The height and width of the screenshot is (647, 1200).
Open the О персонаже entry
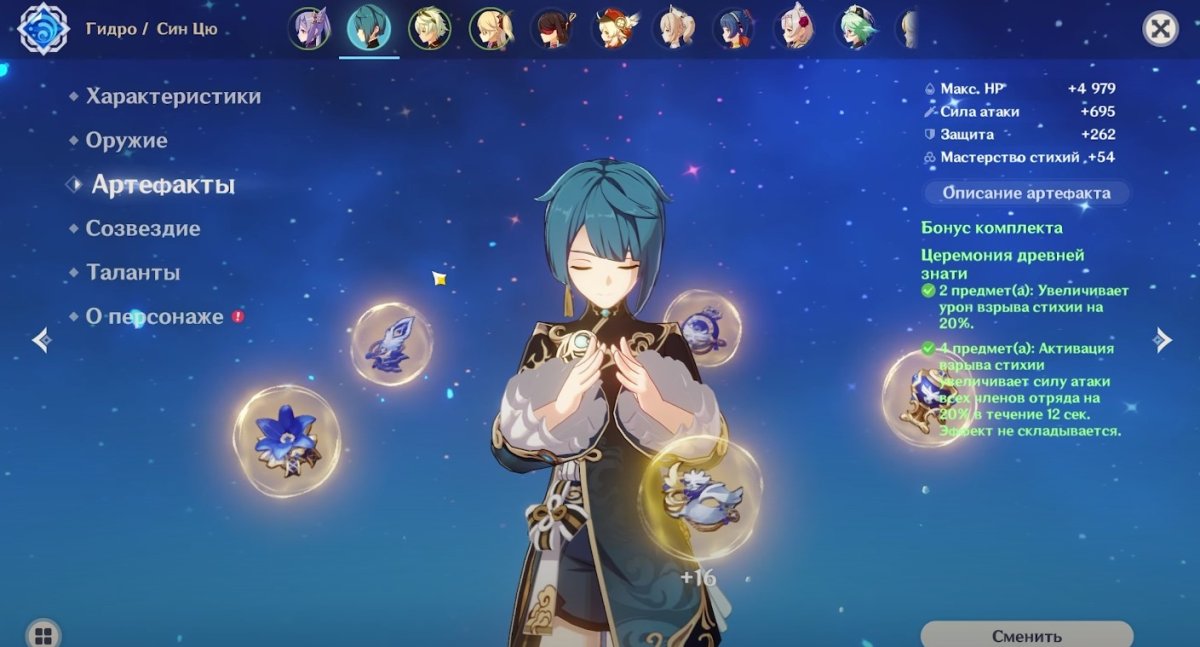coord(154,317)
